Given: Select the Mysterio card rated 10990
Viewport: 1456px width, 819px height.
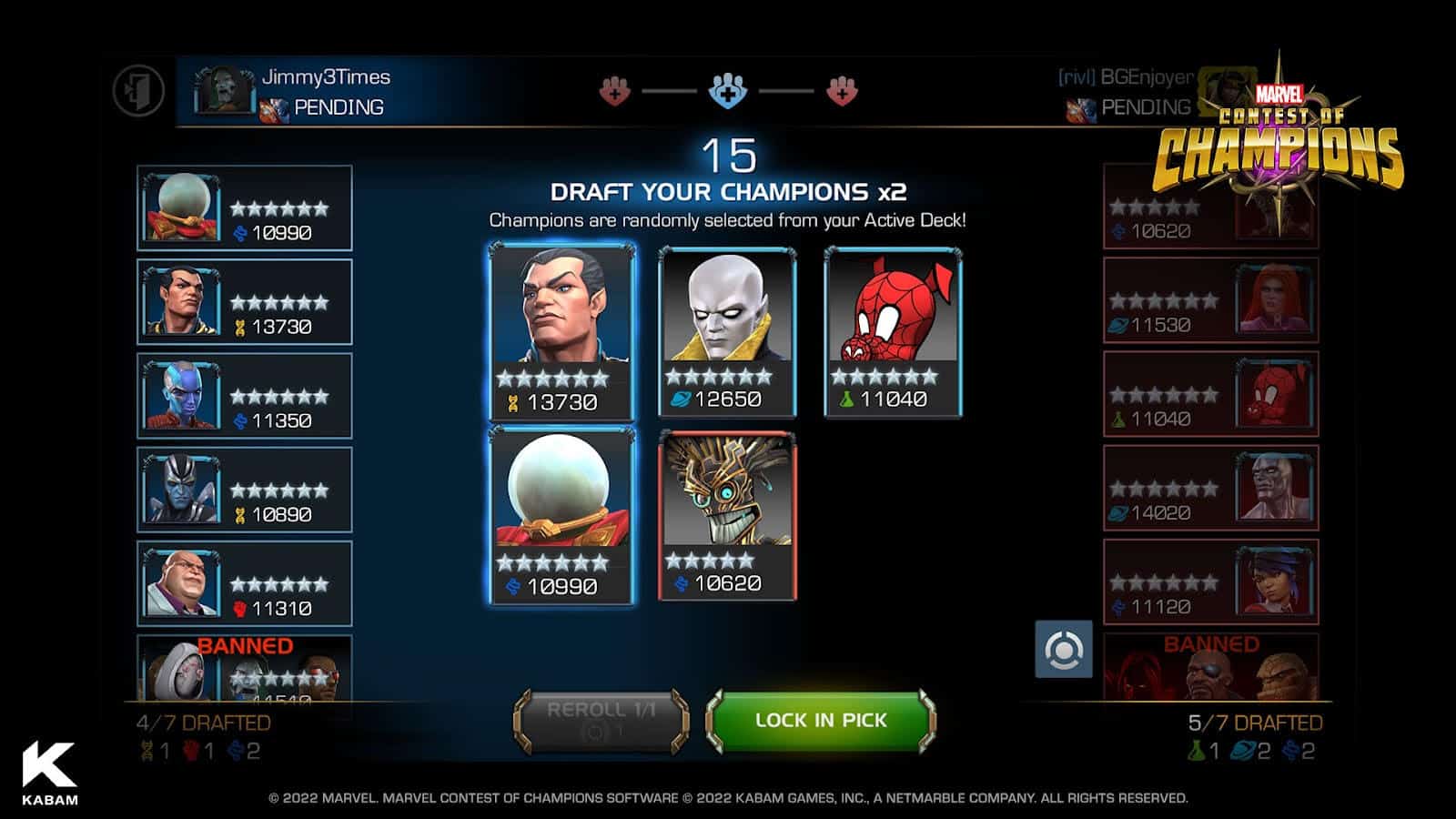Looking at the screenshot, I should (x=561, y=516).
